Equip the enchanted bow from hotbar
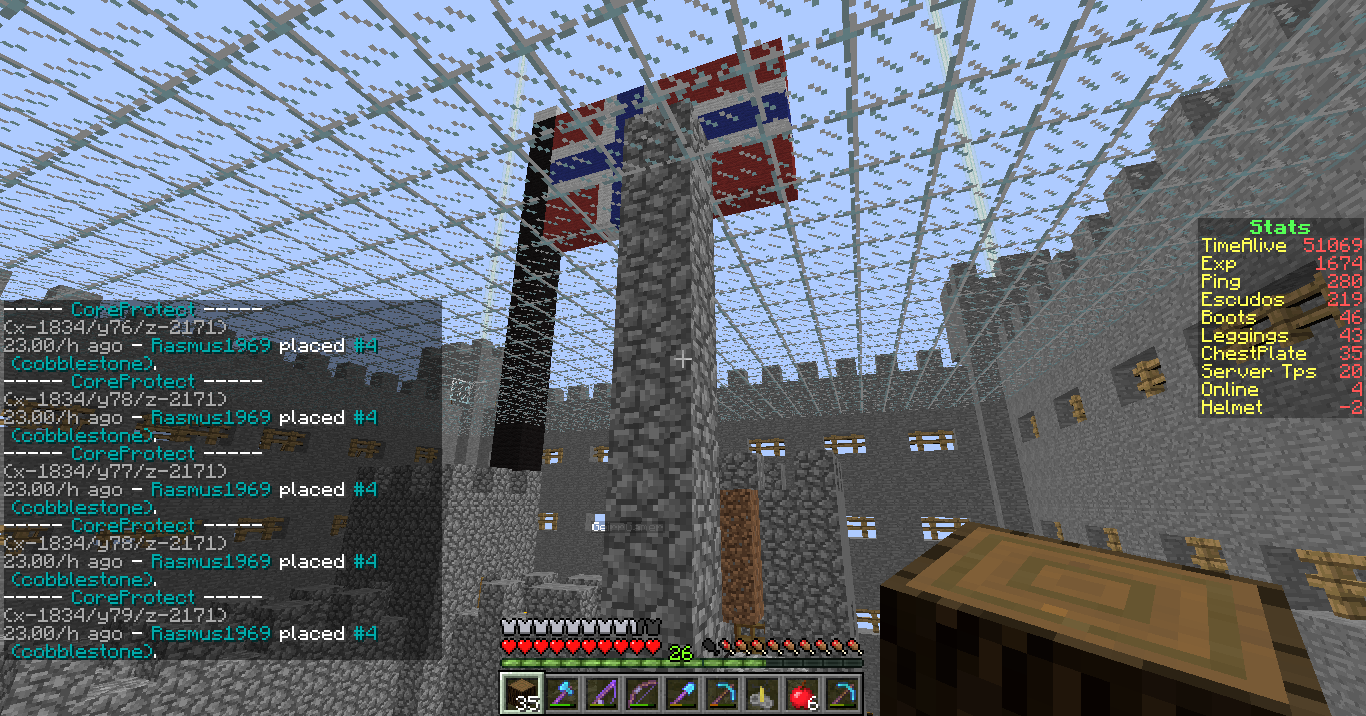This screenshot has width=1366, height=716. 640,693
